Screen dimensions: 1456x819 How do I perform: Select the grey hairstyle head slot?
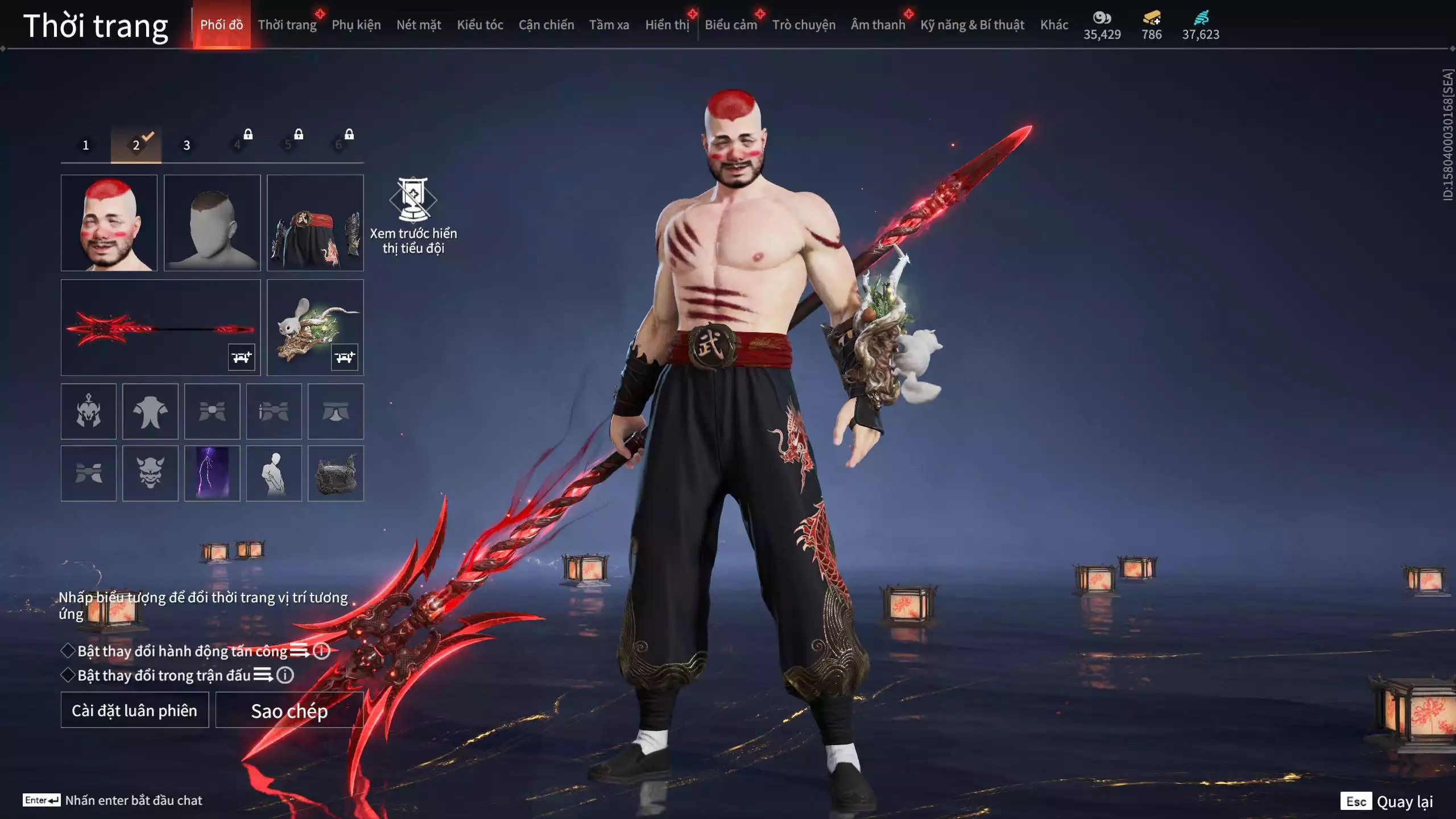pos(212,223)
